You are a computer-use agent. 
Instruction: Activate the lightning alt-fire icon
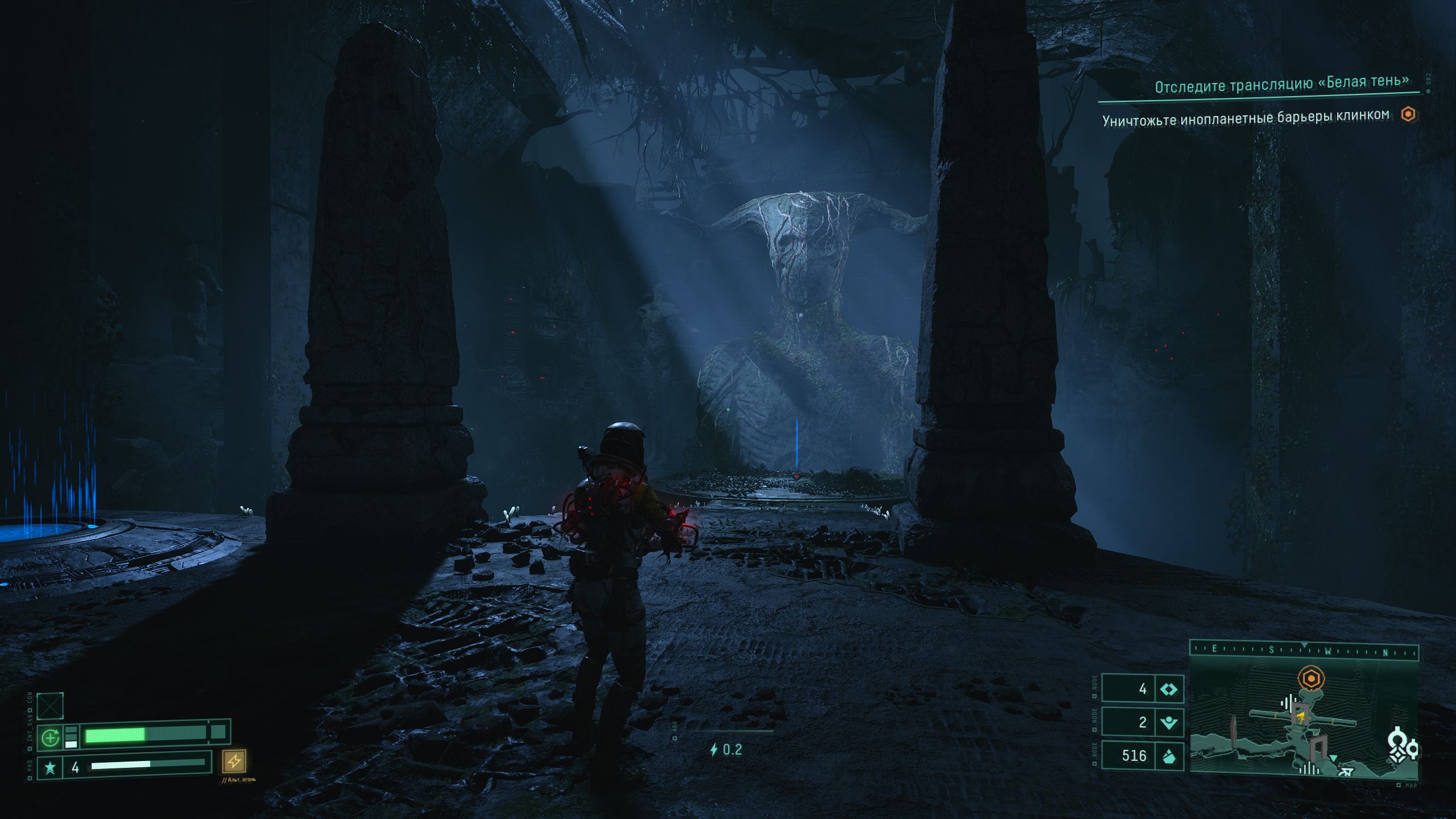pyautogui.click(x=234, y=761)
